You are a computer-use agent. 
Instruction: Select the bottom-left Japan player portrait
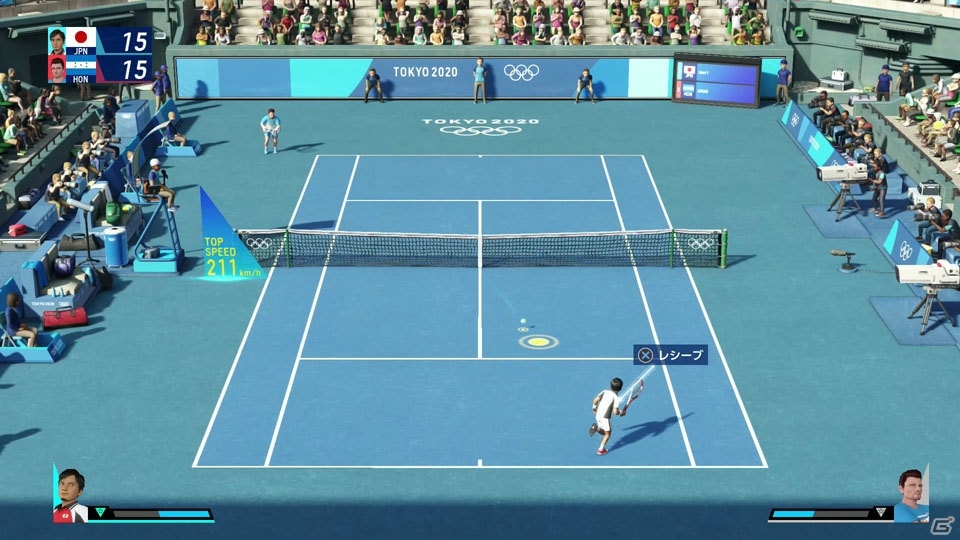70,494
